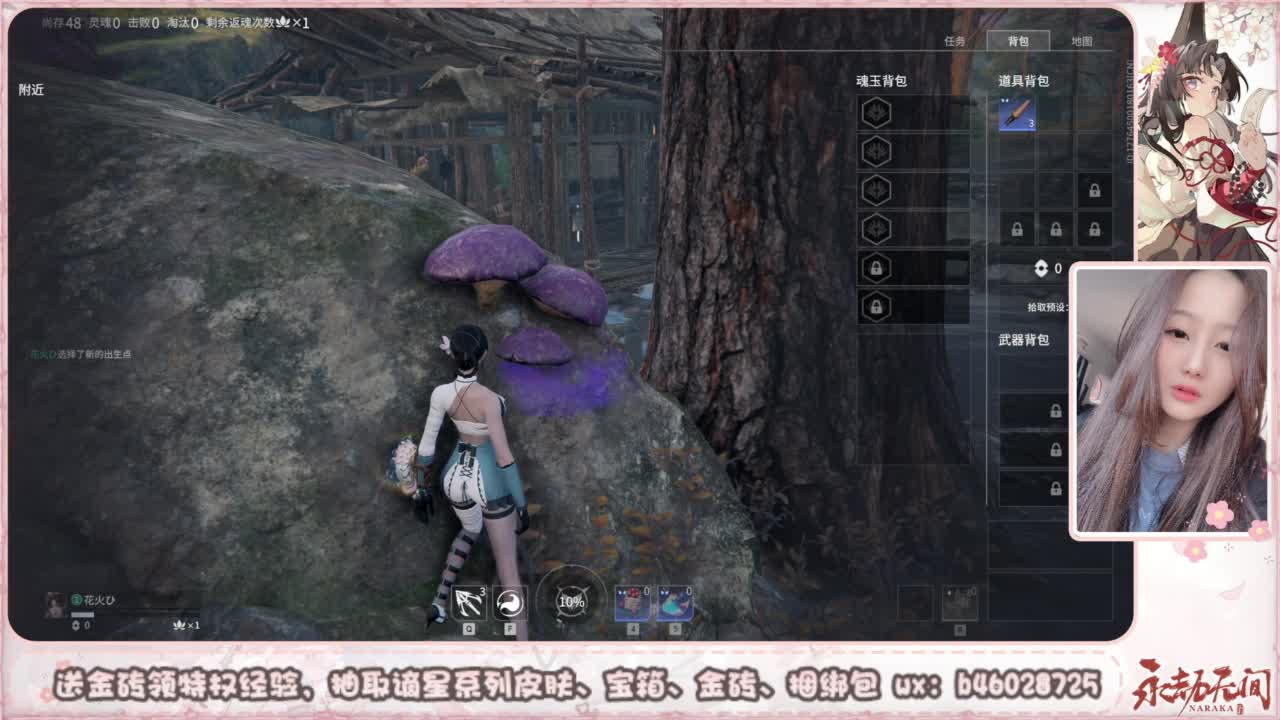Click the first empty soul jade hexagon slot
This screenshot has width=1280, height=720.
tap(877, 112)
